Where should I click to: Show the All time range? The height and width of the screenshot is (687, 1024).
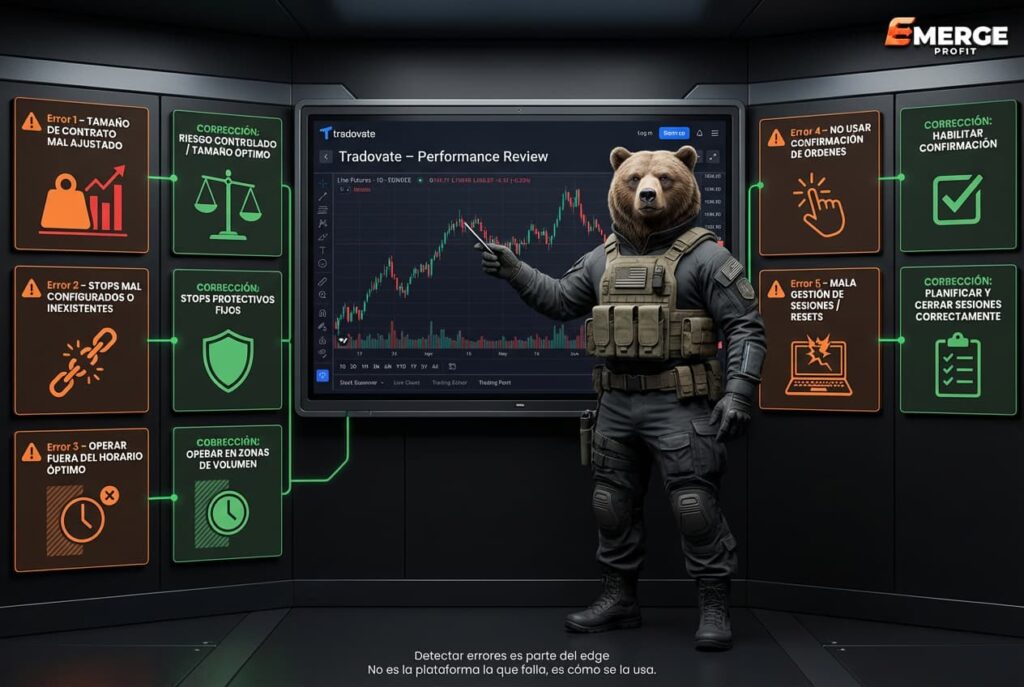[434, 366]
